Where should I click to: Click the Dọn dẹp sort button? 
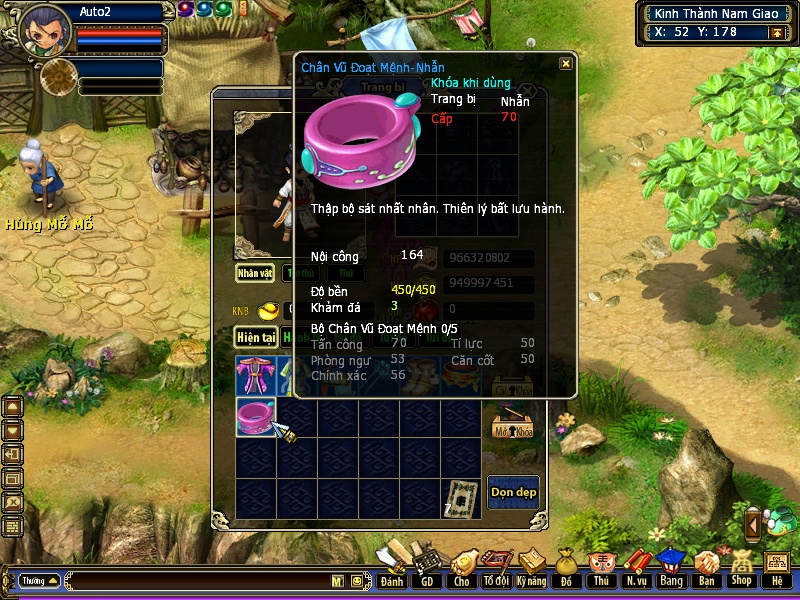click(x=513, y=491)
